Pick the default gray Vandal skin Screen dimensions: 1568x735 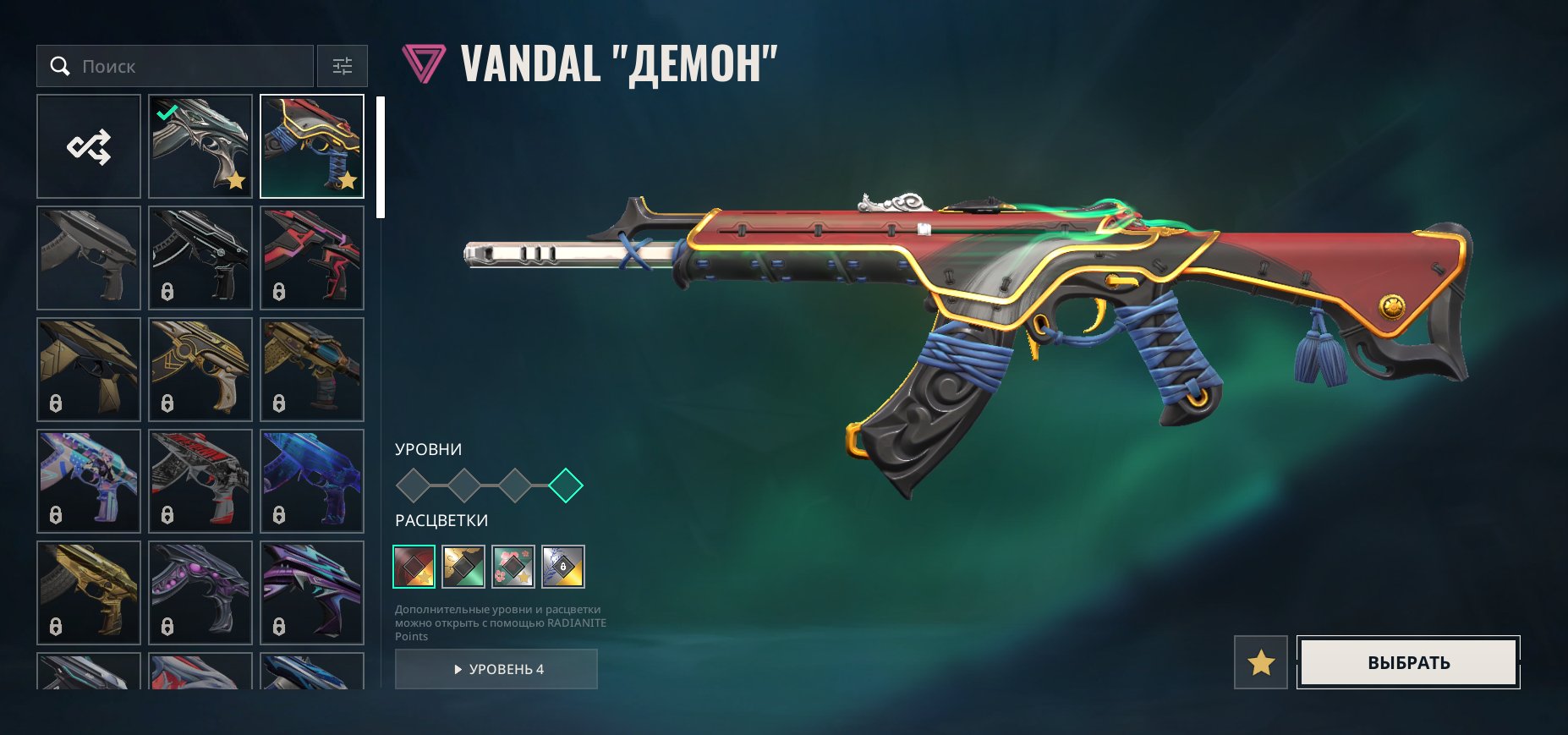89,258
